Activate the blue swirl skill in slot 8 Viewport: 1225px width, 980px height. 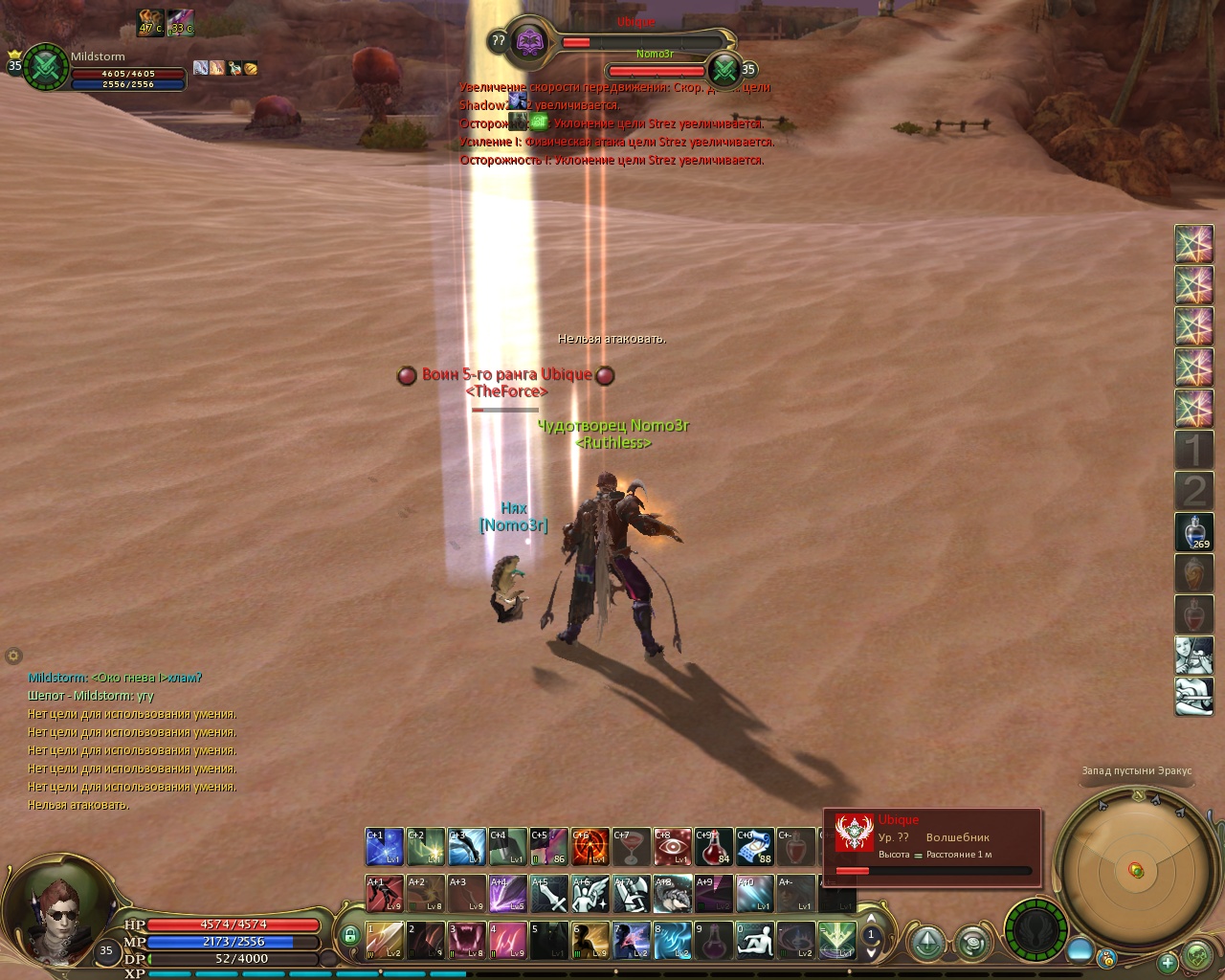click(673, 941)
